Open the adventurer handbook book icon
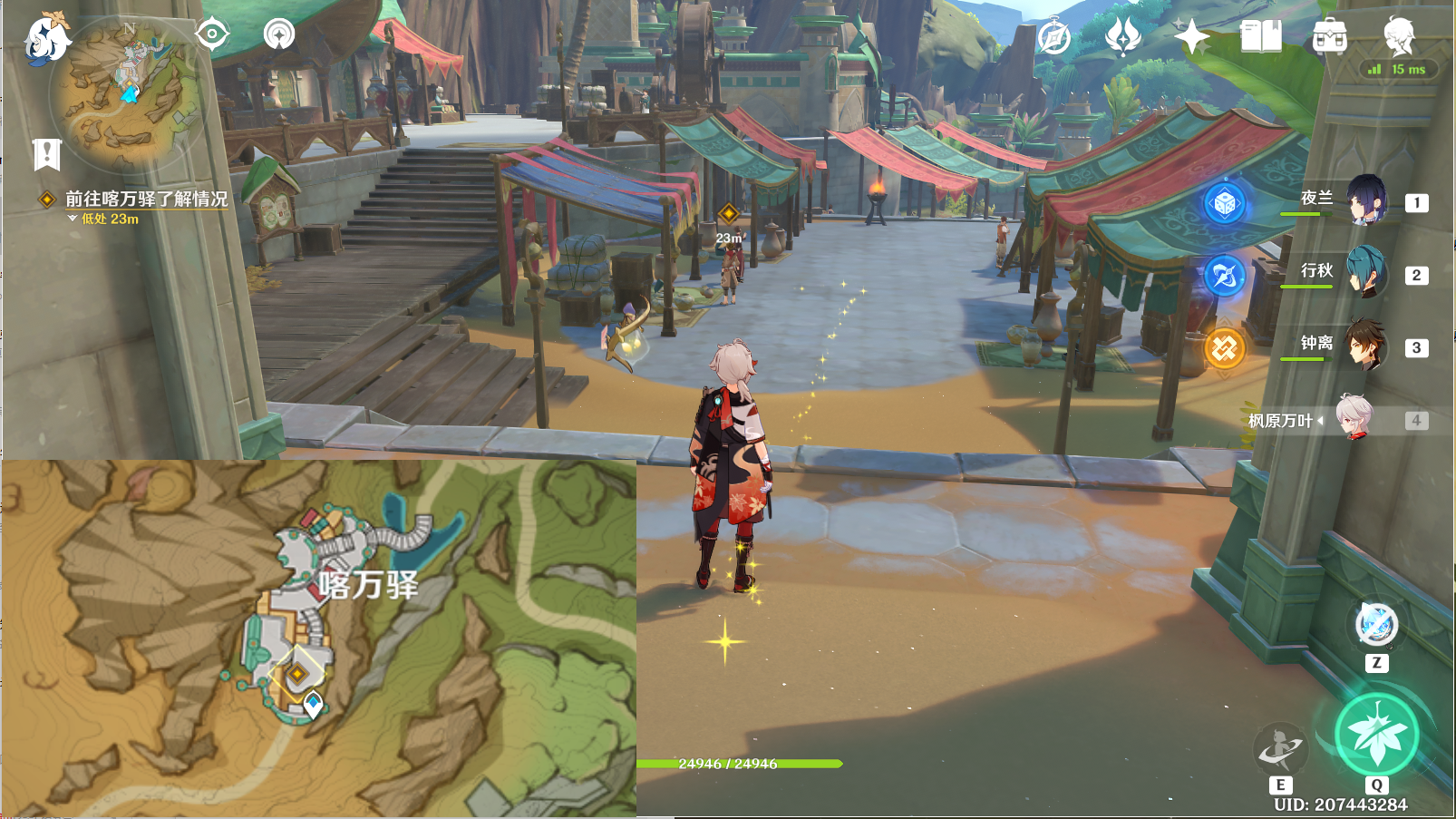1456x819 pixels. [1260, 37]
